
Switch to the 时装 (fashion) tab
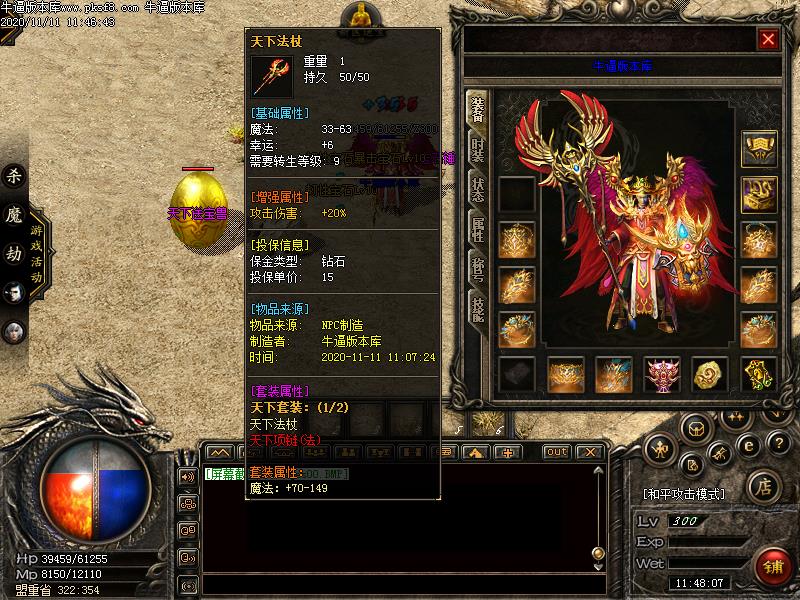click(x=478, y=153)
